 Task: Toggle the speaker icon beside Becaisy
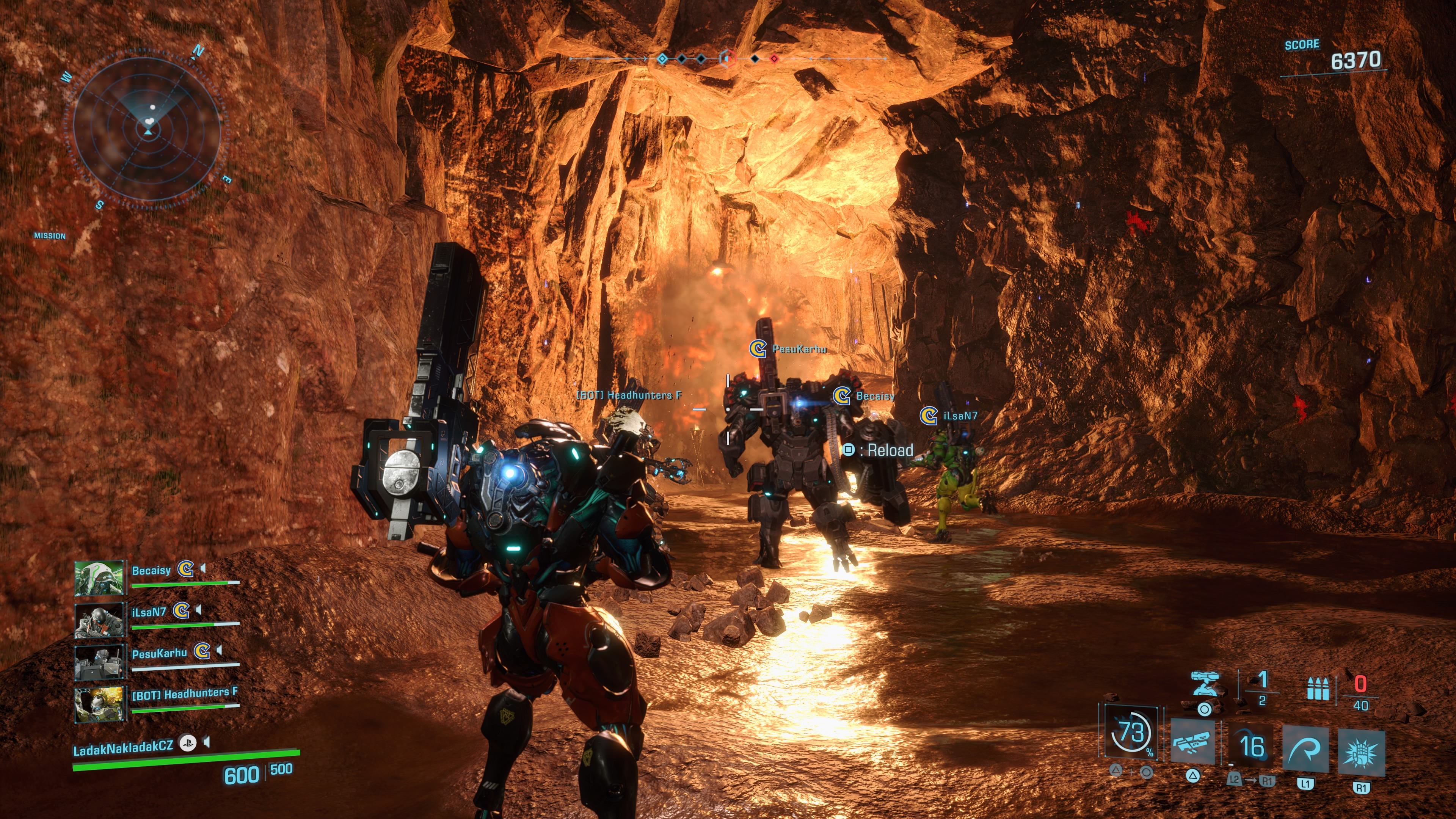coord(203,568)
